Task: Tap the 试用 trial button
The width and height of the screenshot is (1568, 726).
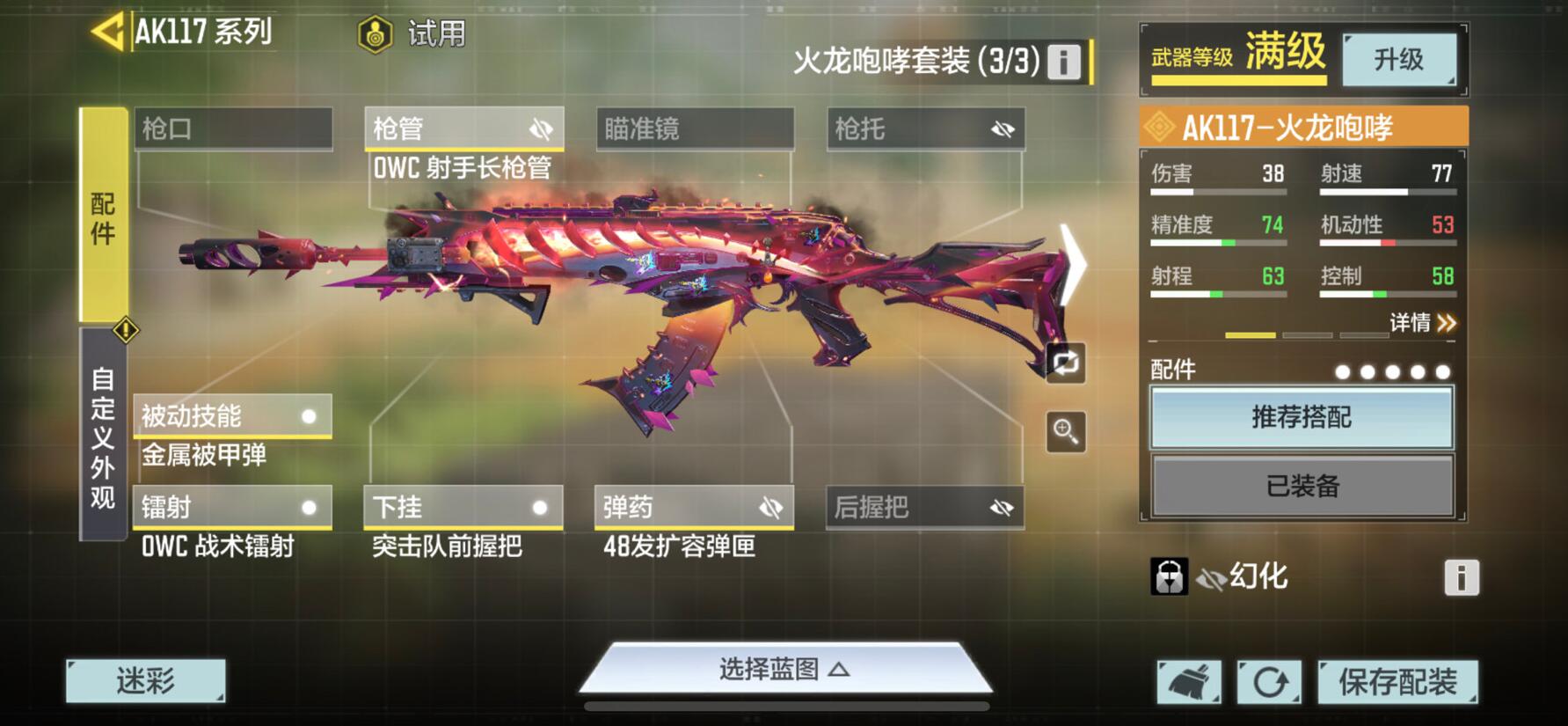Action: [x=412, y=34]
